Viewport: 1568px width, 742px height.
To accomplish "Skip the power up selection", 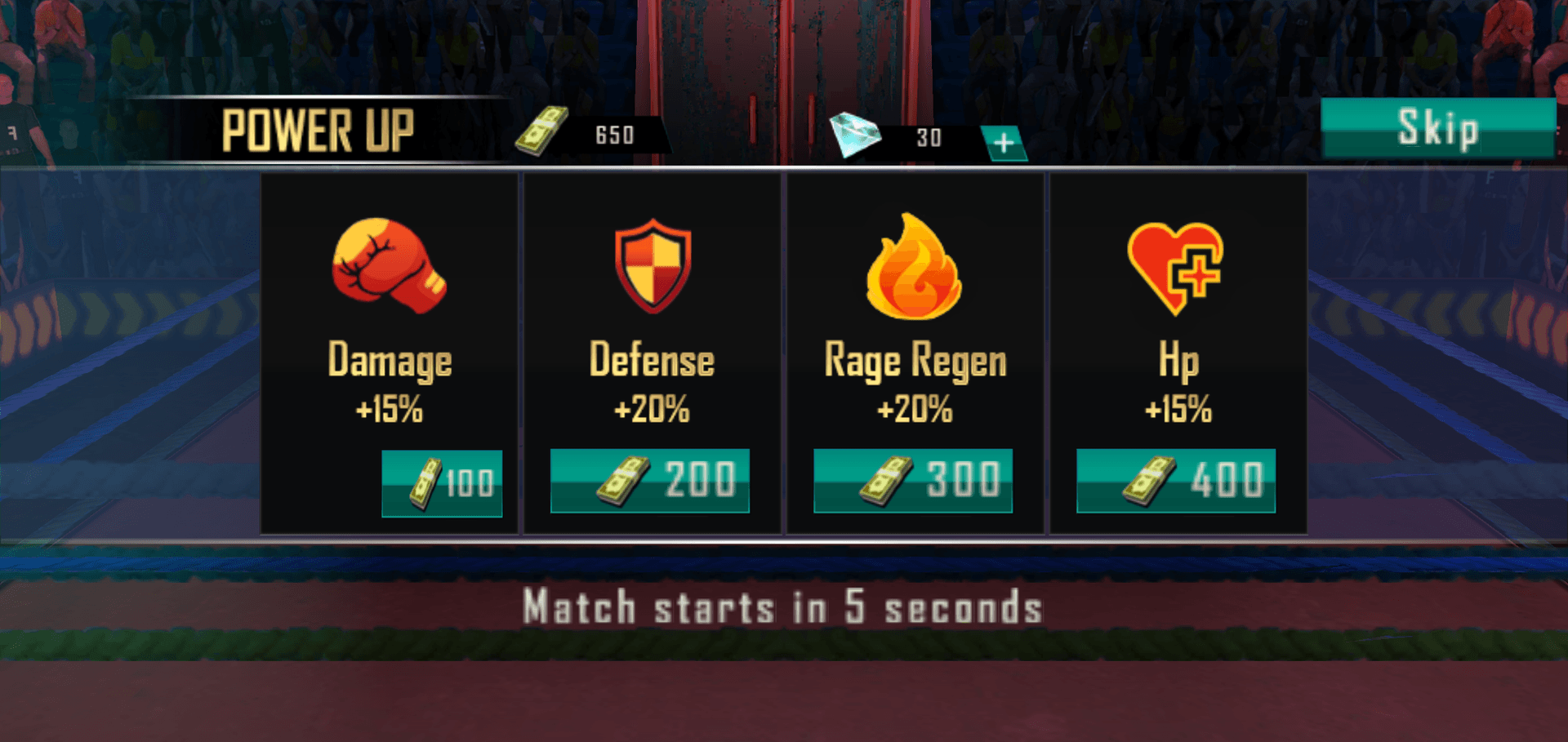I will pos(1438,128).
